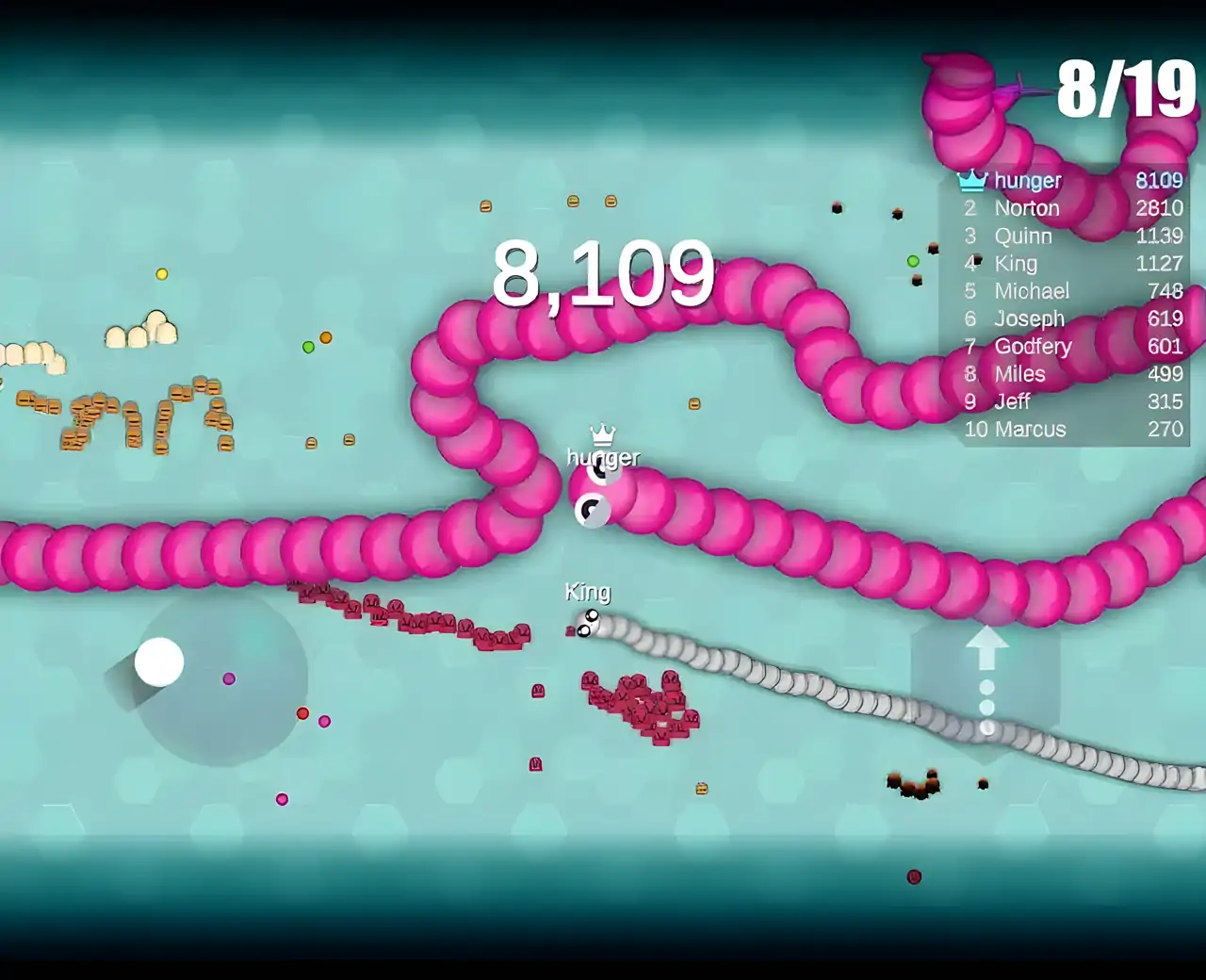The height and width of the screenshot is (980, 1206).
Task: Click the yellow food pellet
Action: 161,273
